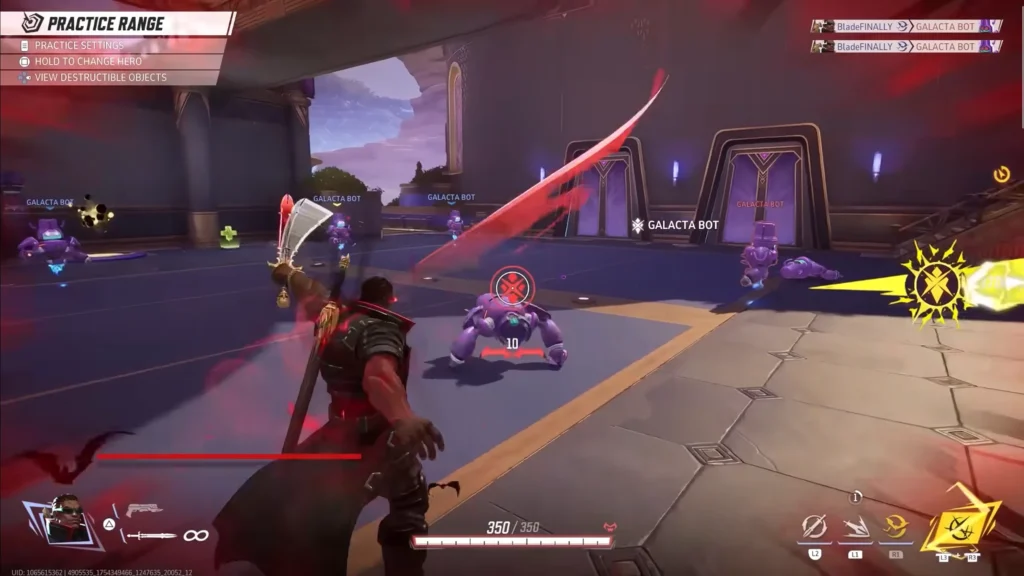Viewport: 1024px width, 576px height.
Task: Trigger the yellow crescent blades ability
Action: pos(894,525)
